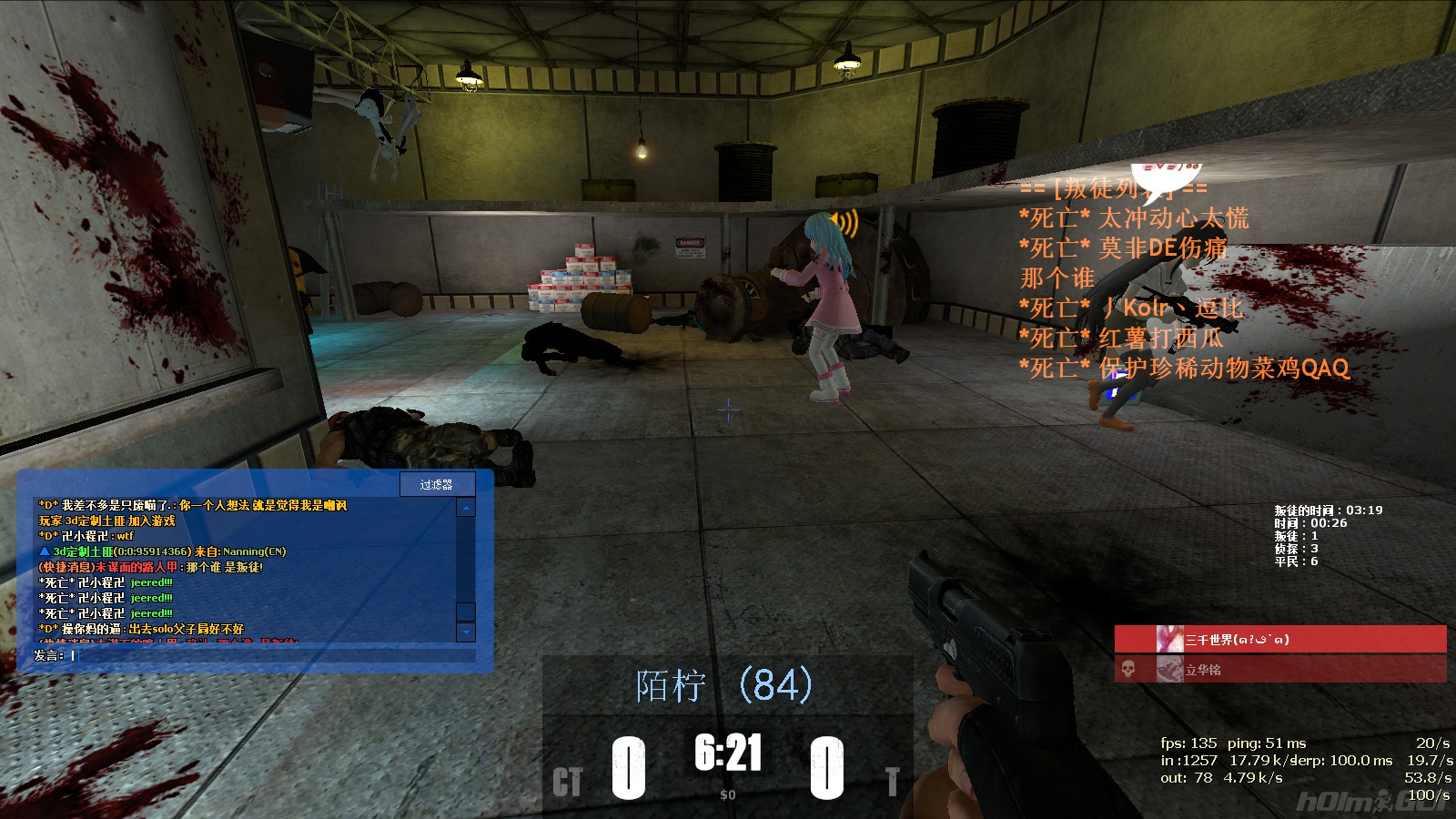Focus the 发言 chat input field
Image resolution: width=1456 pixels, height=819 pixels.
[273, 655]
